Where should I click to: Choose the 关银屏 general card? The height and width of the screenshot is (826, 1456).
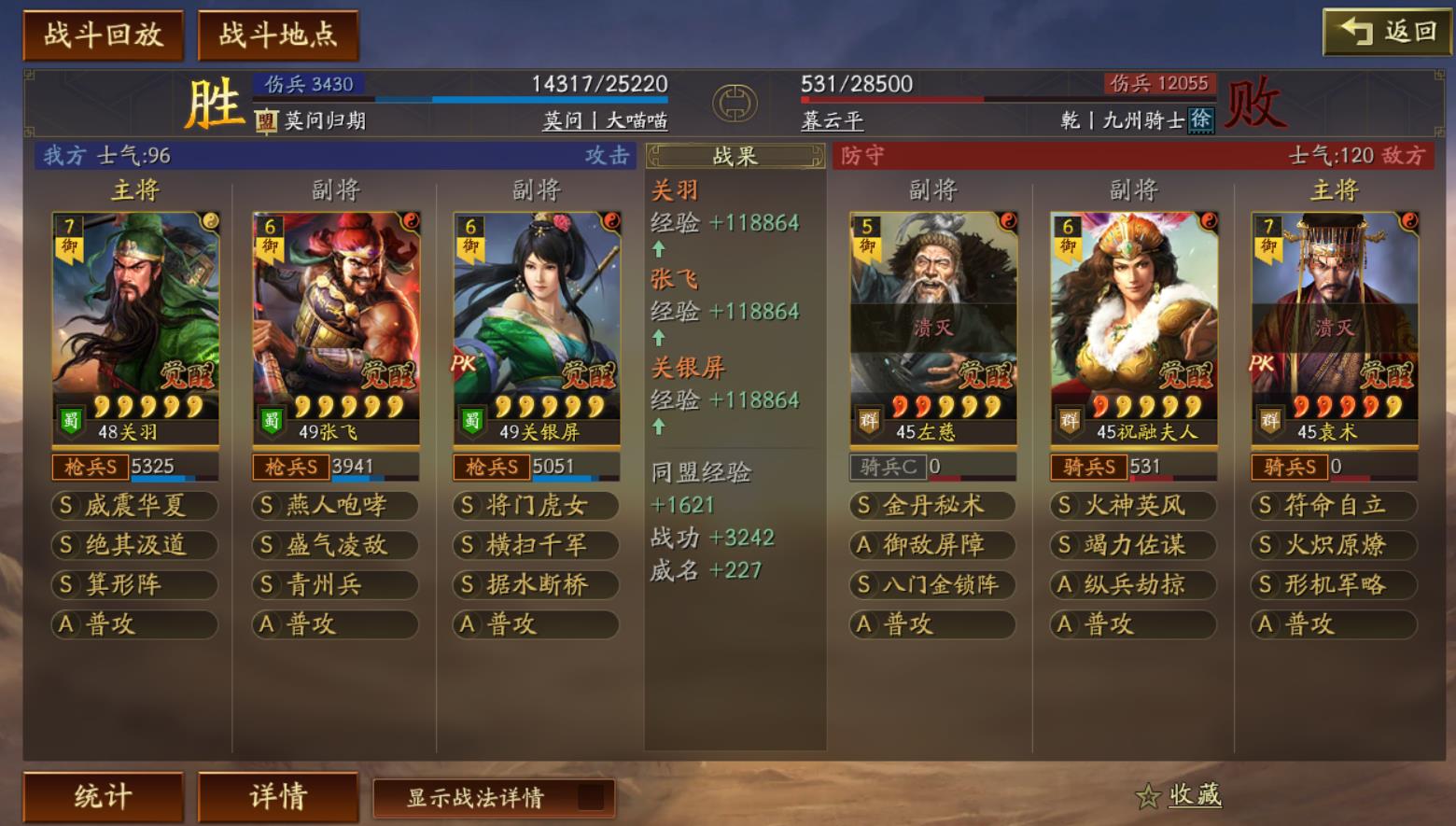pyautogui.click(x=537, y=327)
